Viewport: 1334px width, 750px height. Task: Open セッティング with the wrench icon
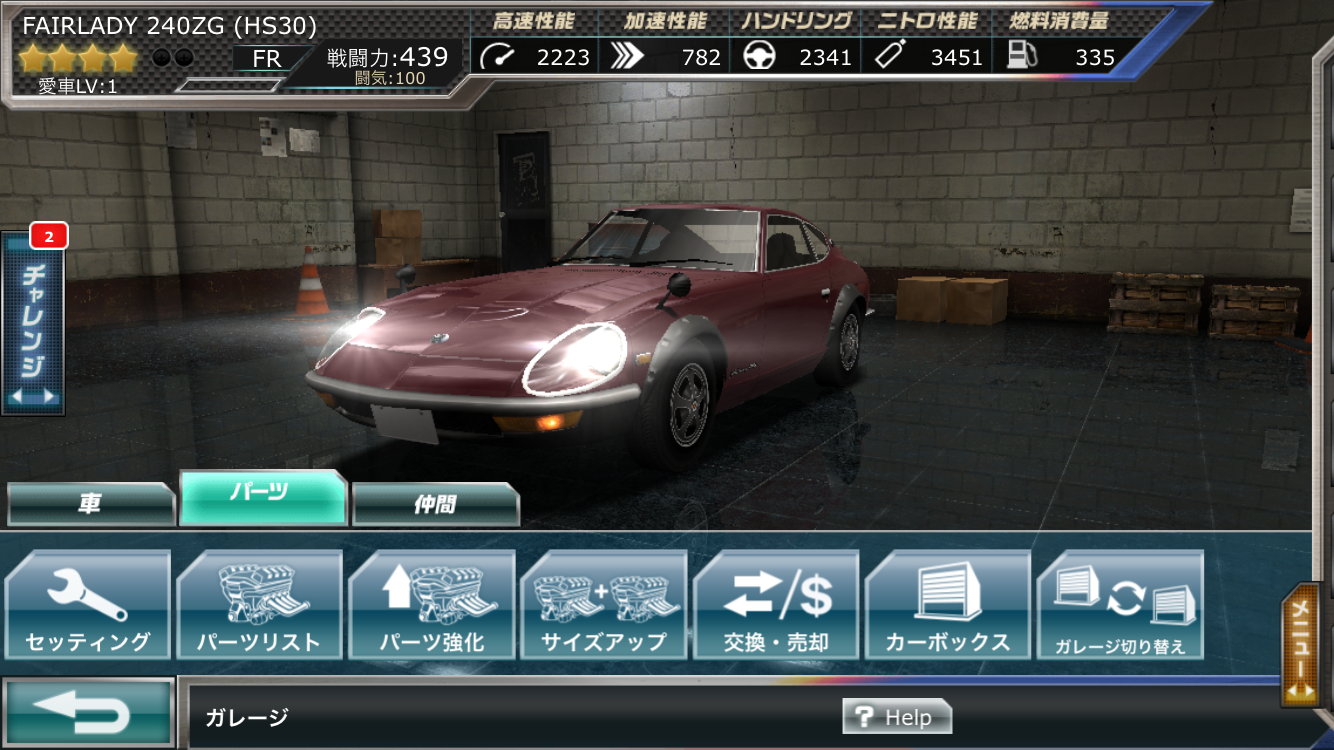coord(88,605)
